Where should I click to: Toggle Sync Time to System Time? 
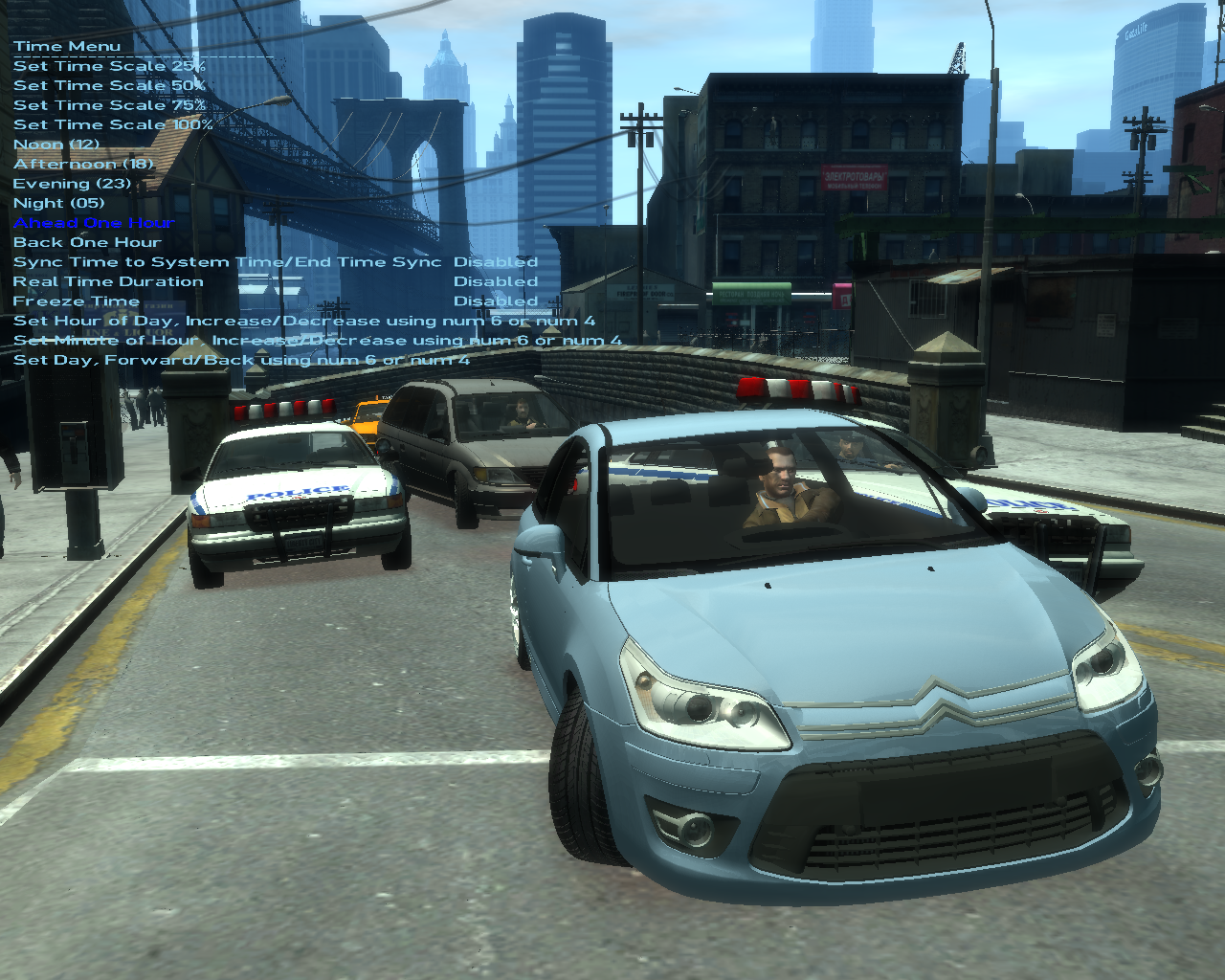227,262
